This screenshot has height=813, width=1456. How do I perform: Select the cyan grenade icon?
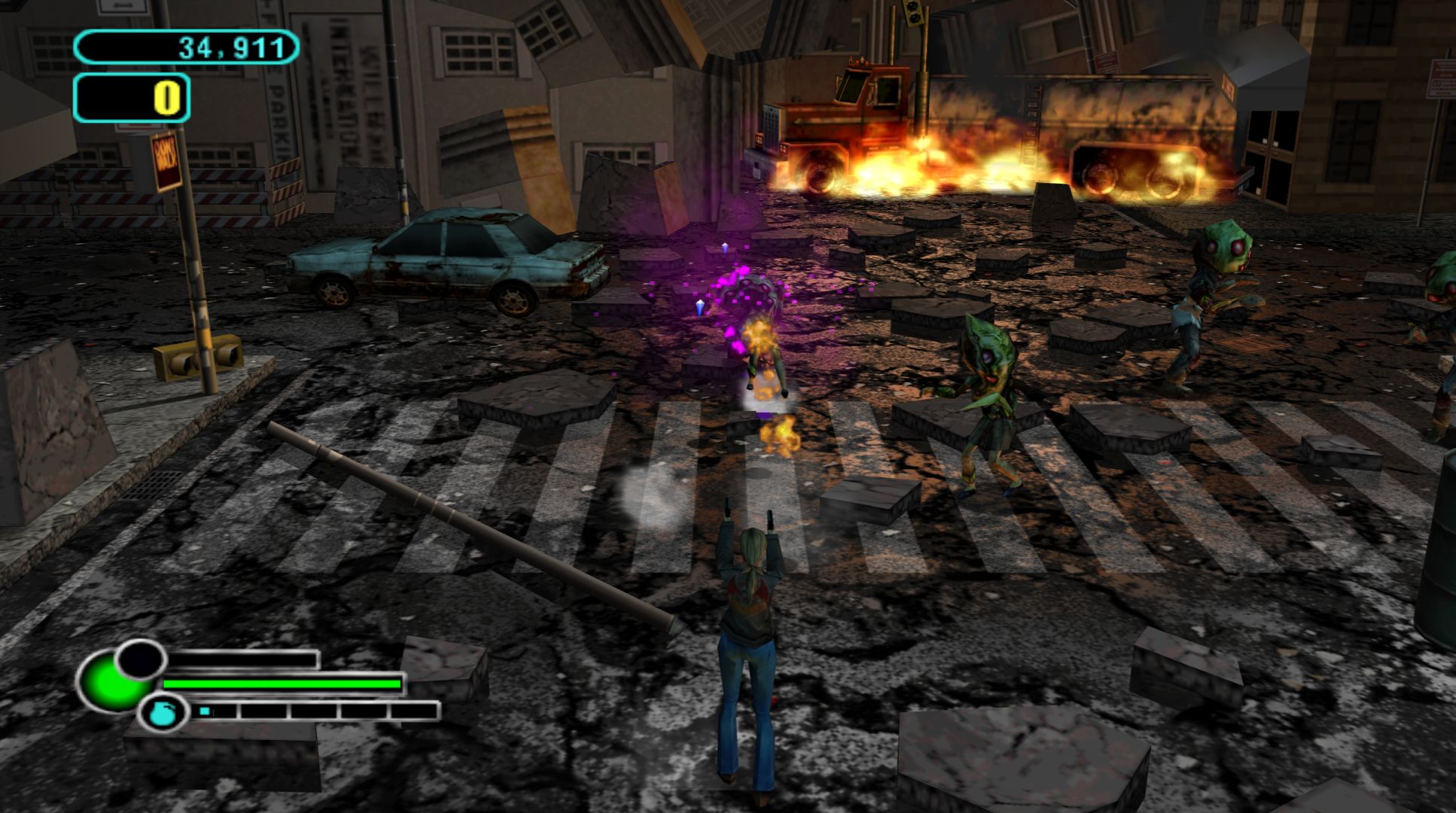[160, 713]
